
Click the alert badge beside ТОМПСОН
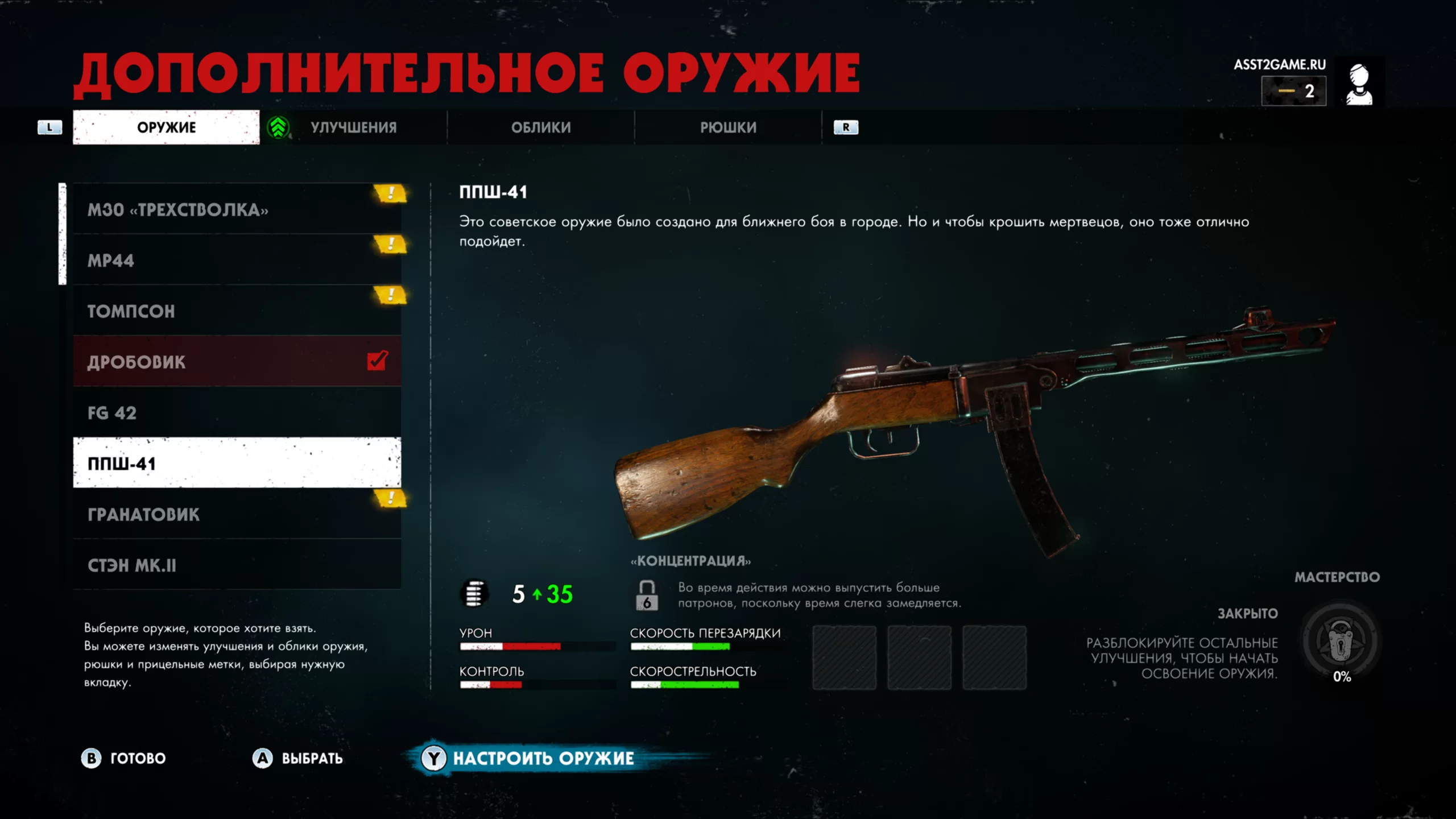389,295
